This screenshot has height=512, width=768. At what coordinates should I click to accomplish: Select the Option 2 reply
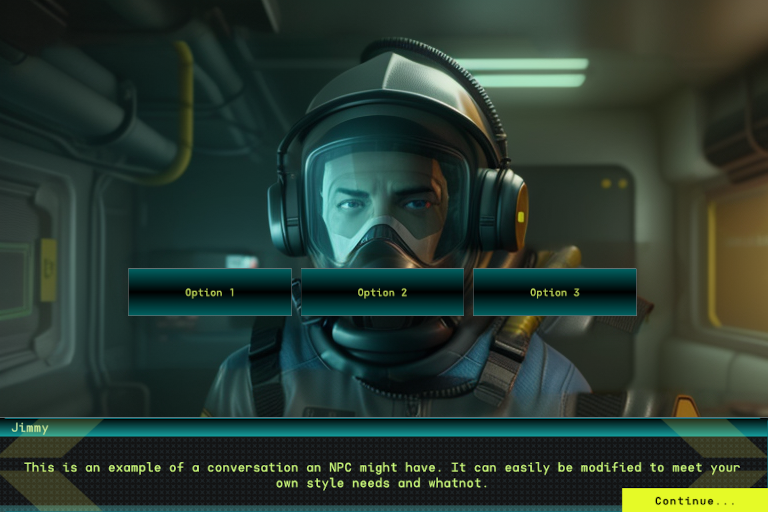click(382, 292)
